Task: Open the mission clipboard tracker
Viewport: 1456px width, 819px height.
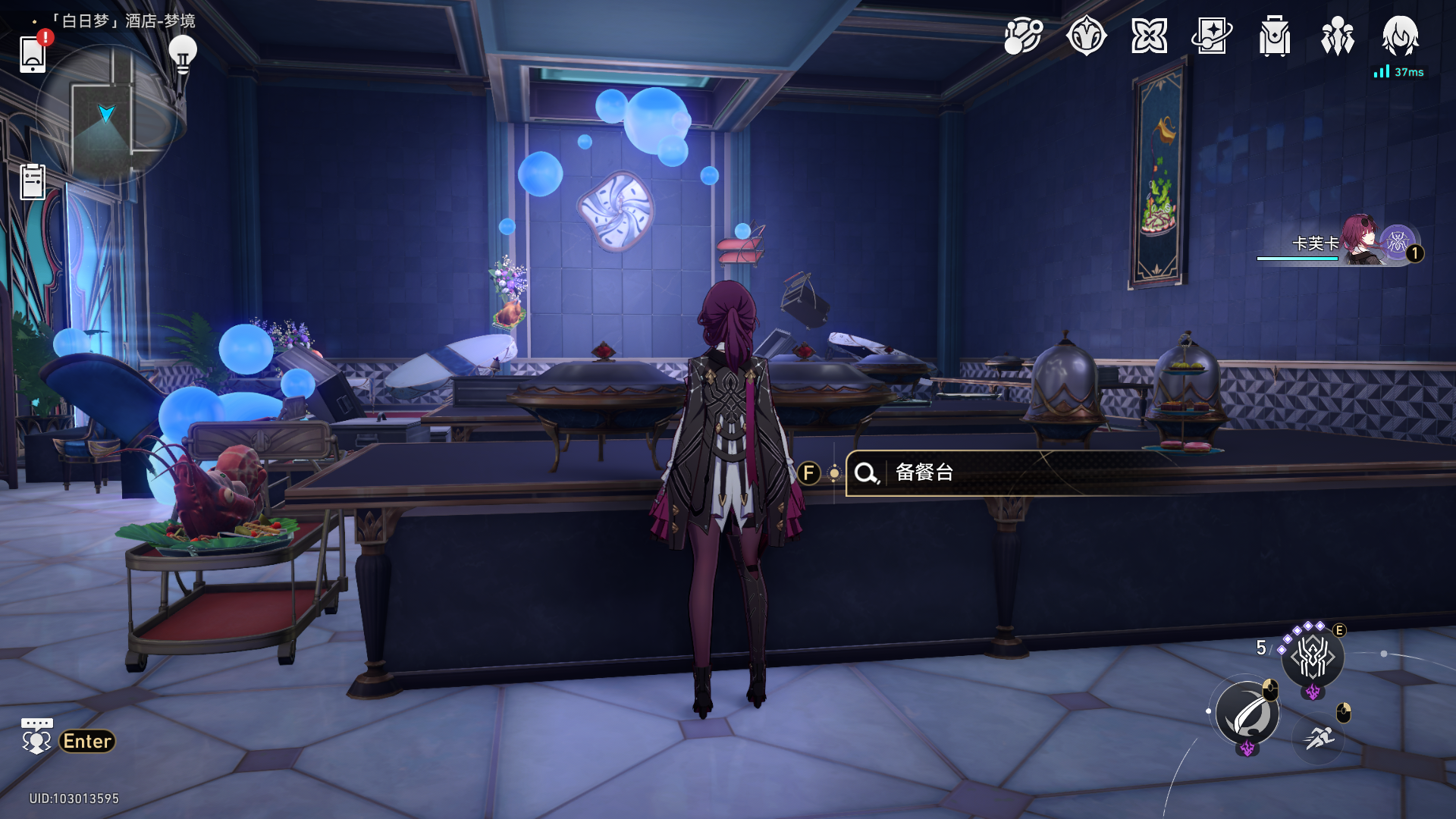Action: (x=33, y=182)
